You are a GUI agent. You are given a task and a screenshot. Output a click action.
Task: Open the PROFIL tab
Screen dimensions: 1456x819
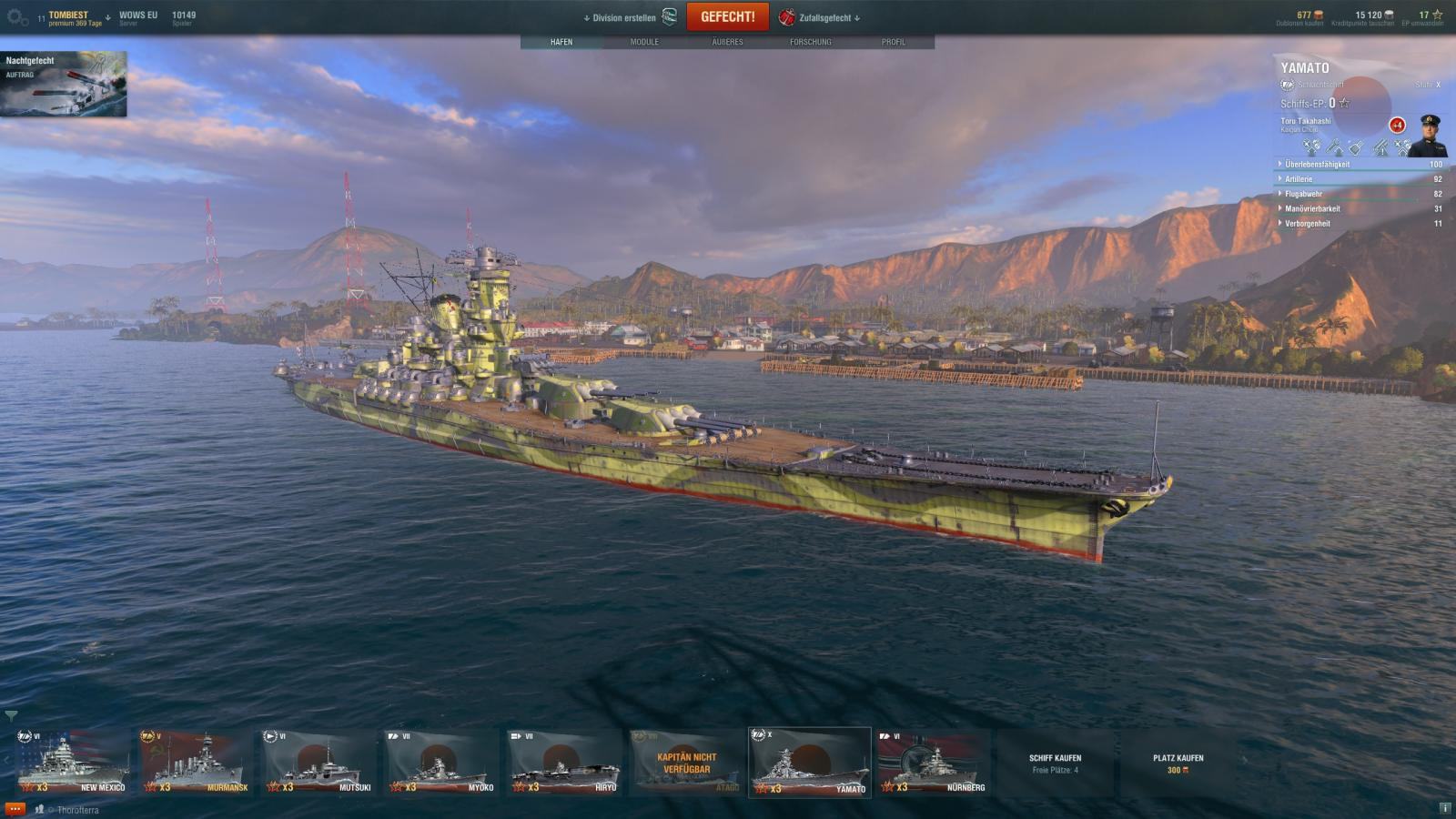pos(893,42)
